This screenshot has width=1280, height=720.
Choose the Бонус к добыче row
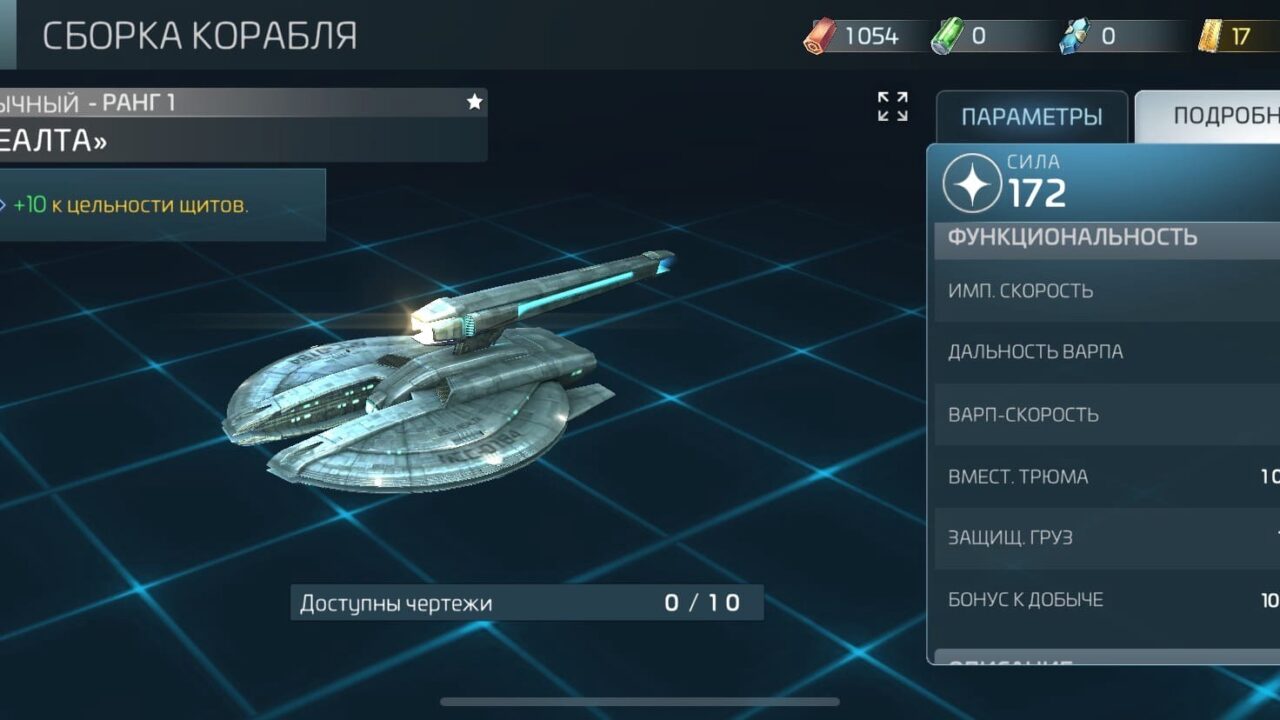pyautogui.click(x=1106, y=600)
